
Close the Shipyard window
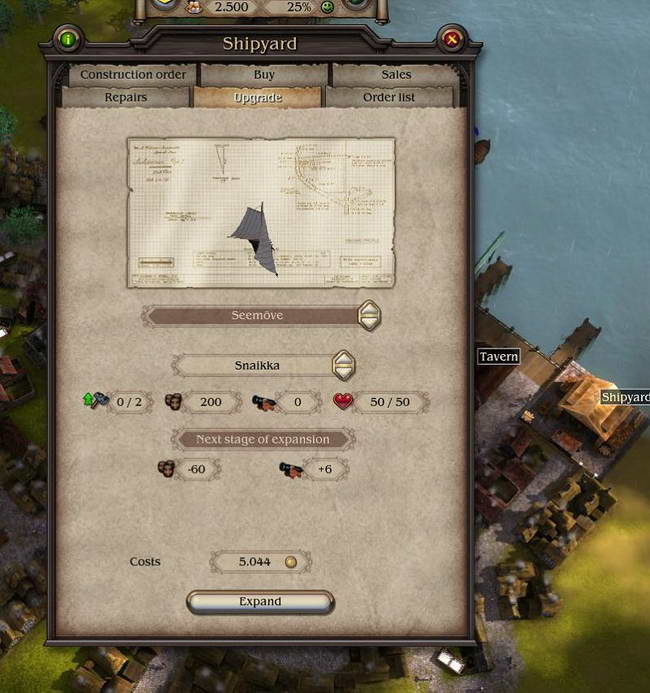[x=452, y=40]
